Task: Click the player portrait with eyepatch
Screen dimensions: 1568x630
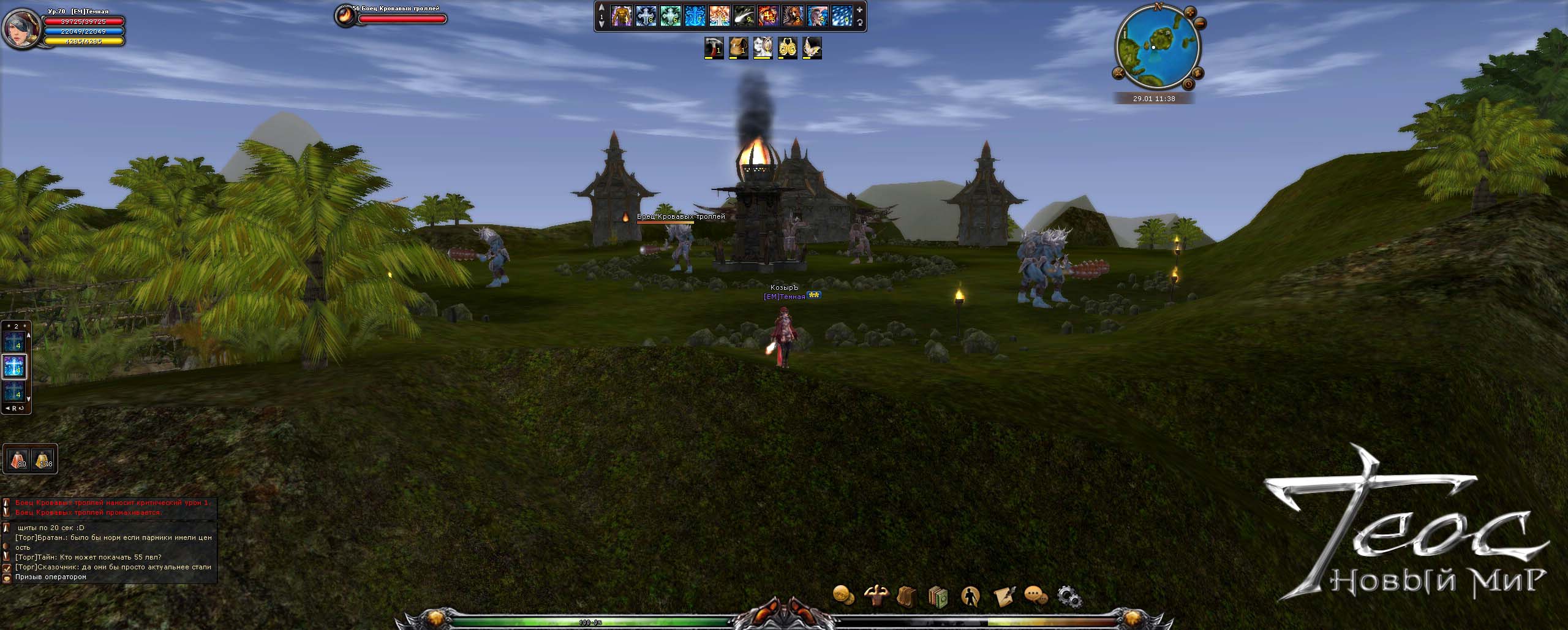Action: [x=20, y=28]
